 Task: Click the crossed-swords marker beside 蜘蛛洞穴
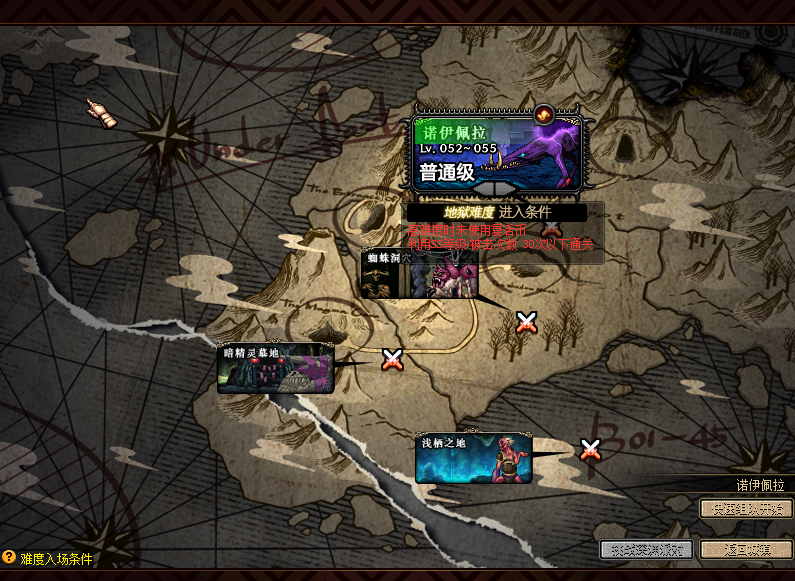(526, 322)
